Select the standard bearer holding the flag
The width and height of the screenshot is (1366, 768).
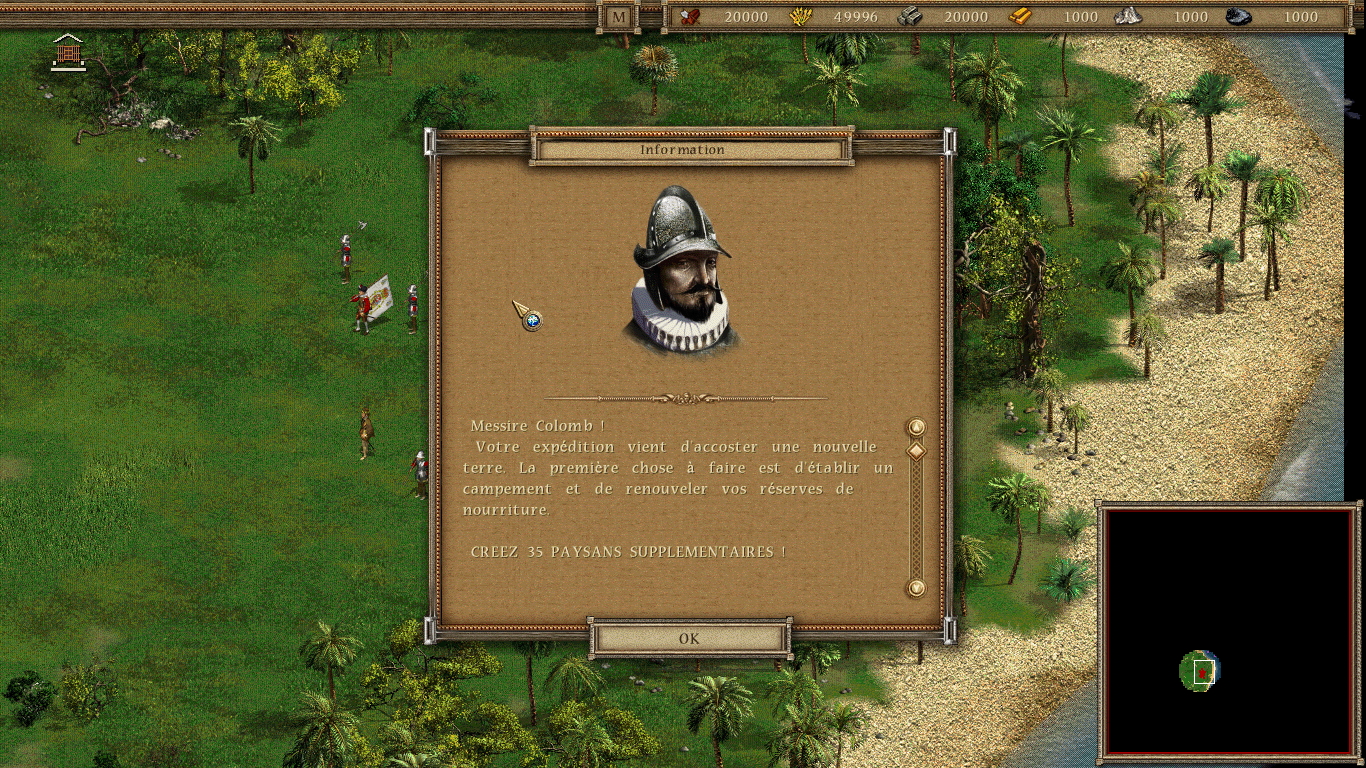tap(362, 305)
